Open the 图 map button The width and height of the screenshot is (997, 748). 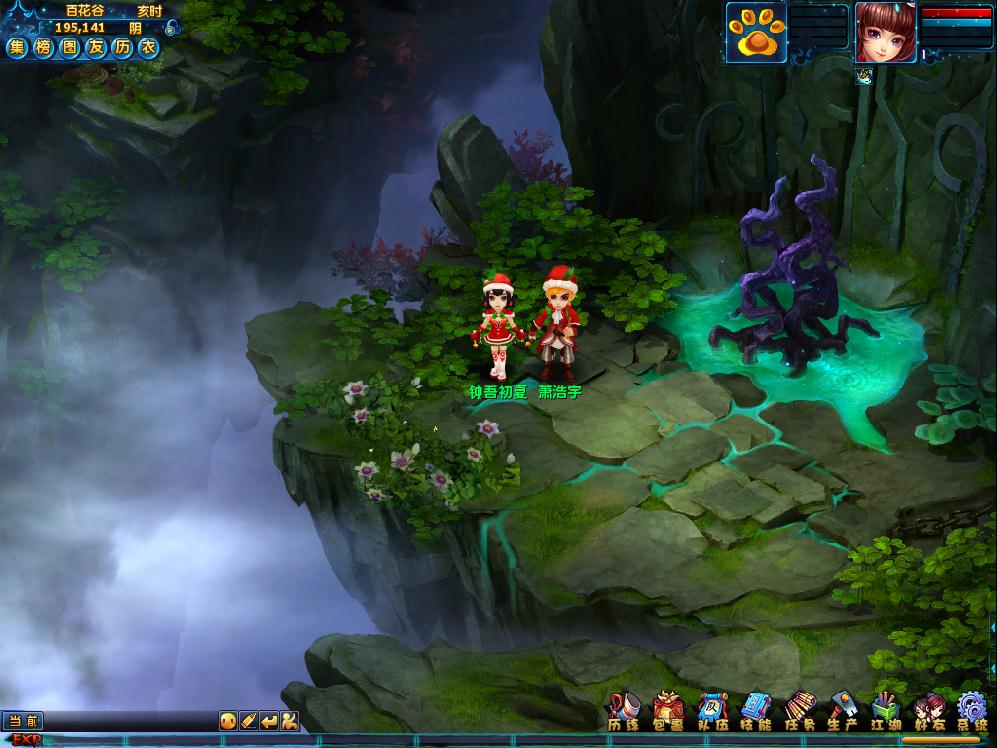coord(69,47)
